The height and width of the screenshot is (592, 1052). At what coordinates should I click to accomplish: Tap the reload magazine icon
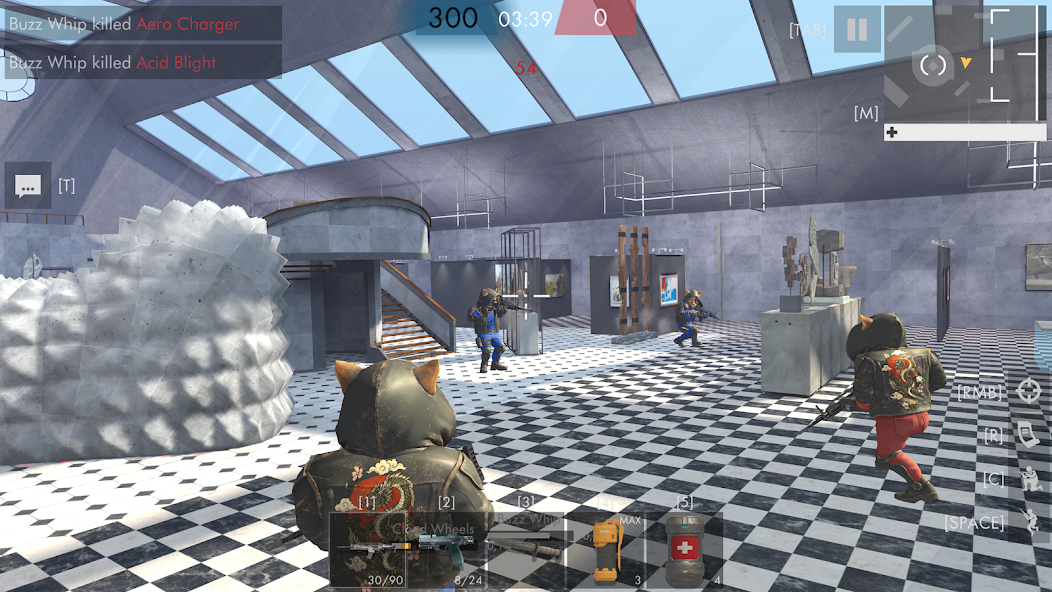pyautogui.click(x=1028, y=435)
